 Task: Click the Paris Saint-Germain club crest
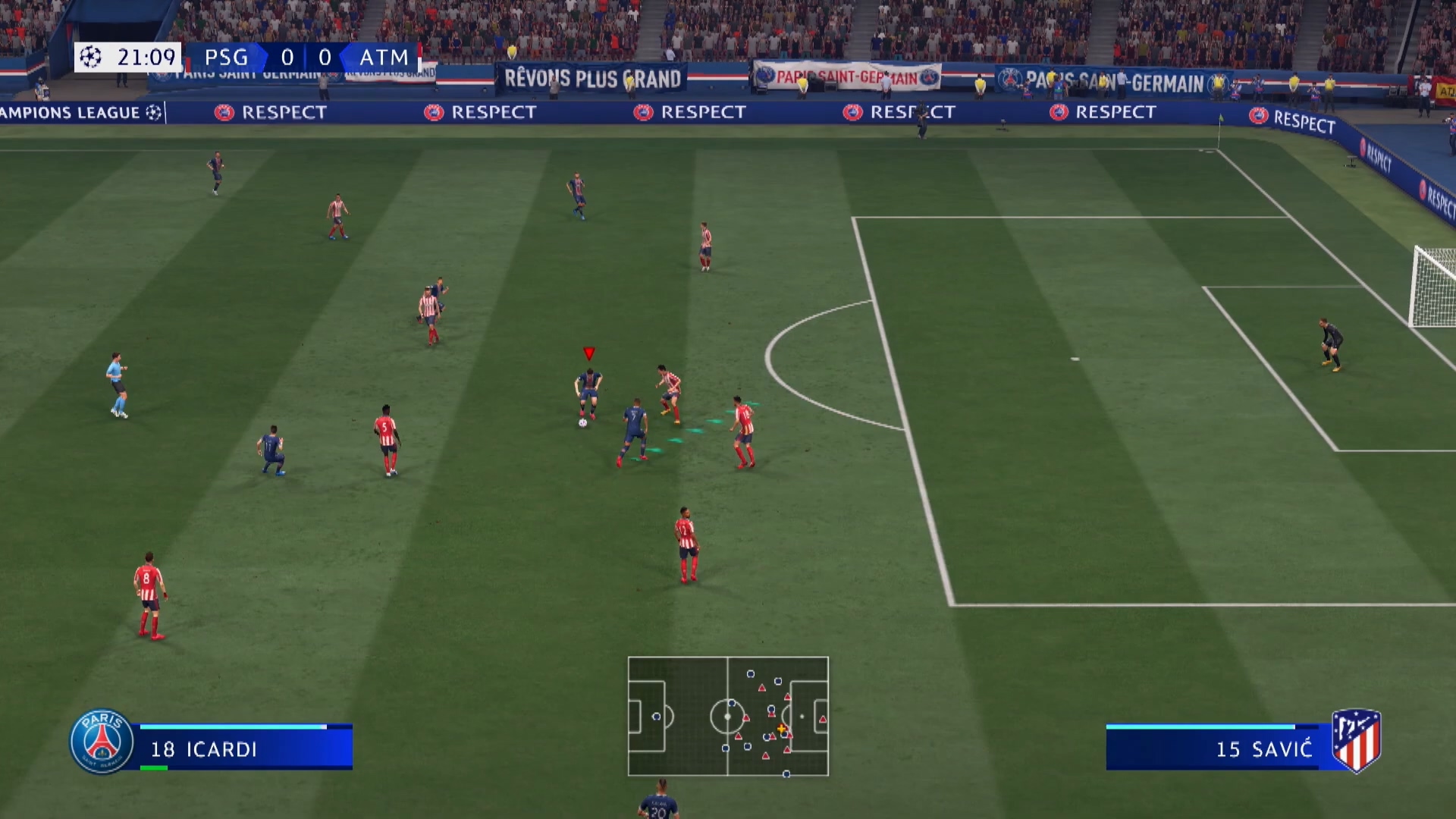point(102,742)
